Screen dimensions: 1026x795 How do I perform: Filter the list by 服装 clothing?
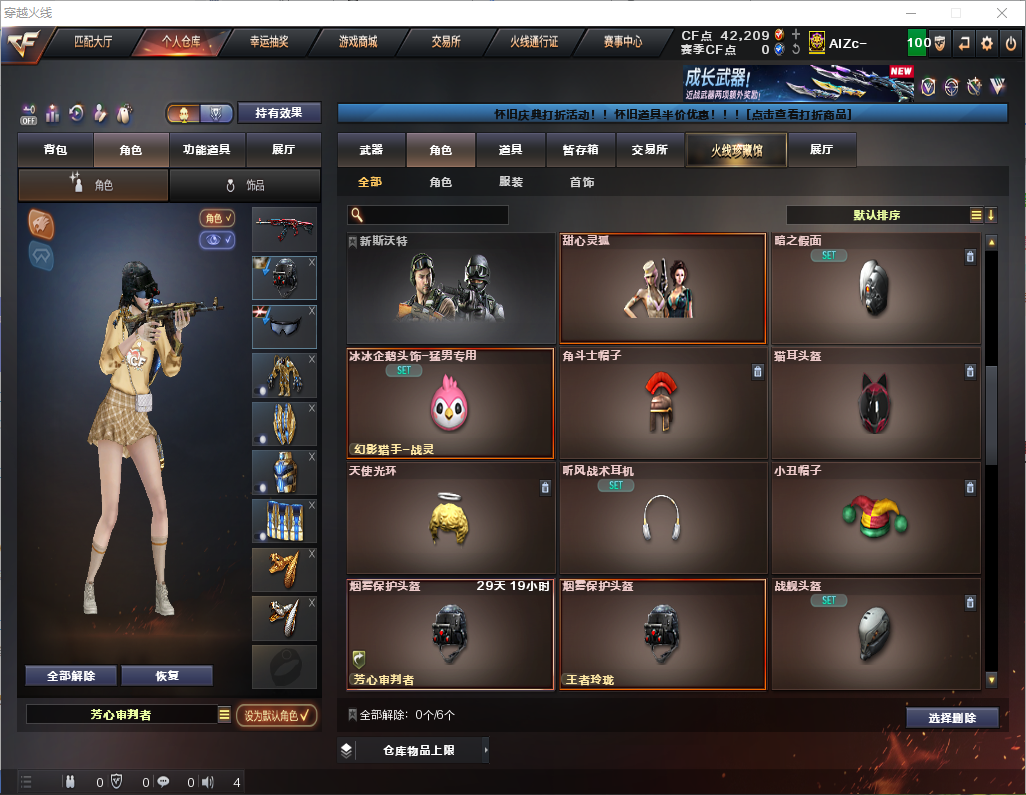pyautogui.click(x=511, y=182)
